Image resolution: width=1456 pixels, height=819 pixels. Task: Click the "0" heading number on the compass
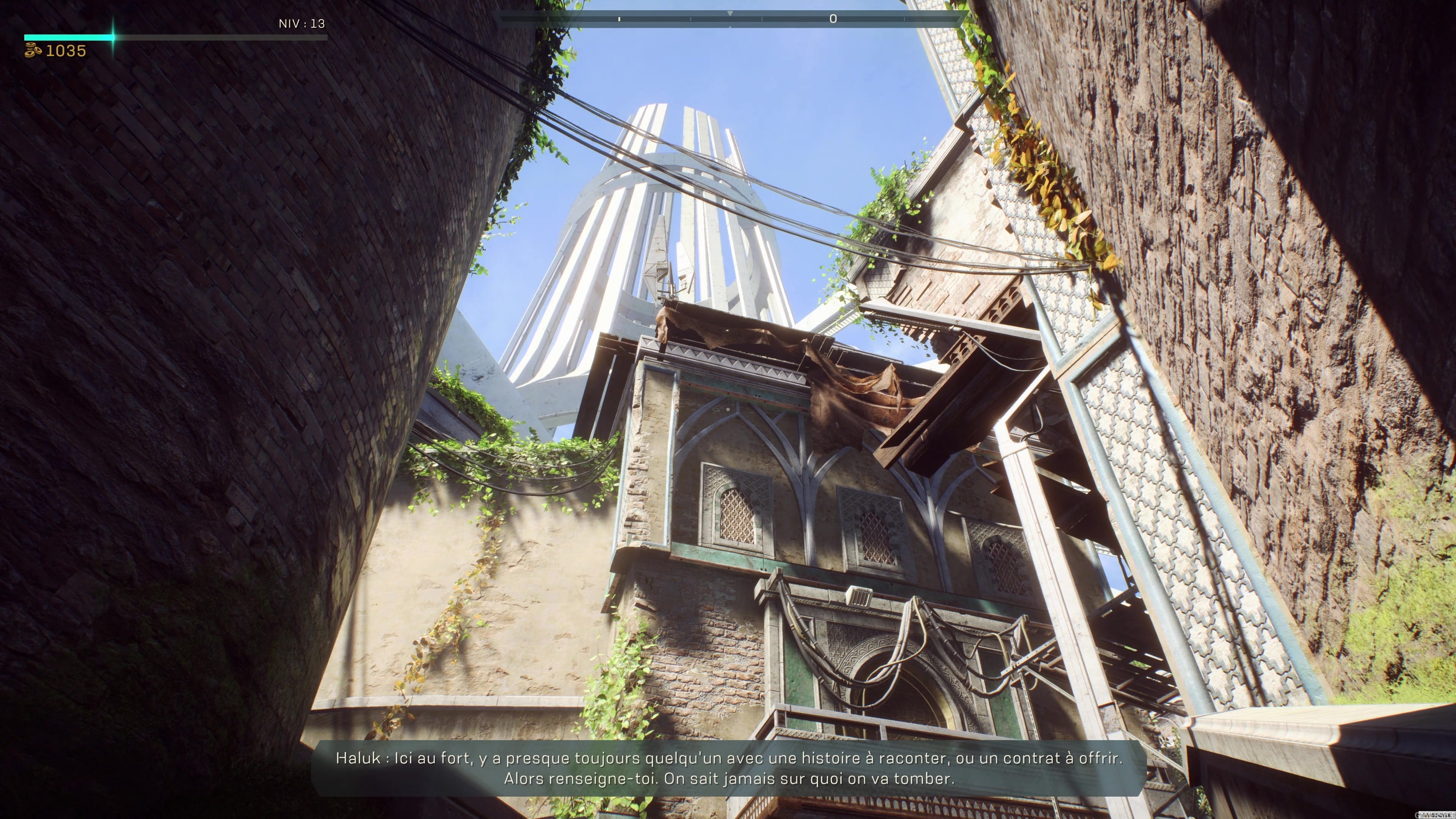pyautogui.click(x=834, y=19)
